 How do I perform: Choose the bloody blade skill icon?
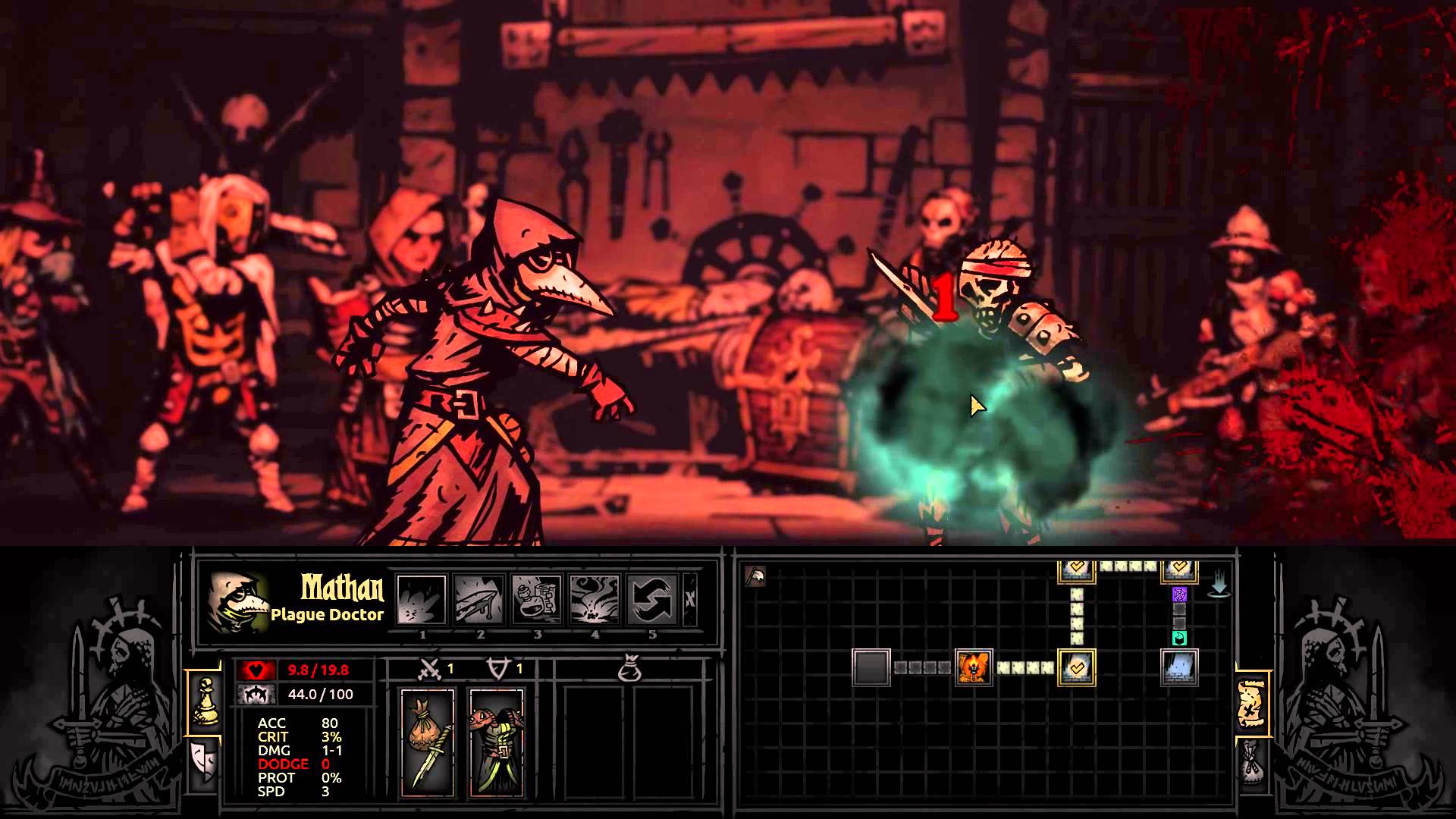(x=479, y=599)
